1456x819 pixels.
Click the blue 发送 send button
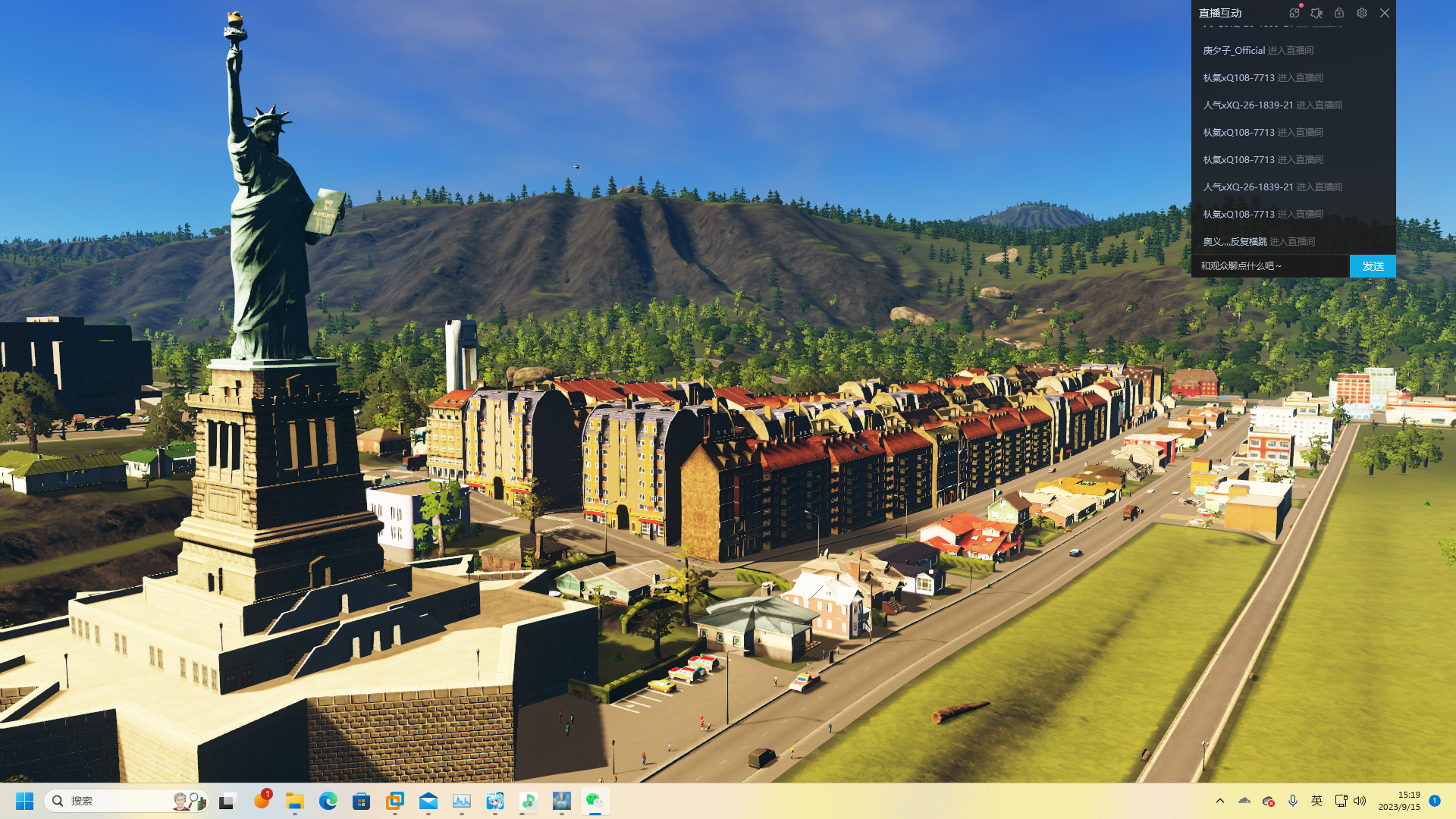click(x=1373, y=266)
